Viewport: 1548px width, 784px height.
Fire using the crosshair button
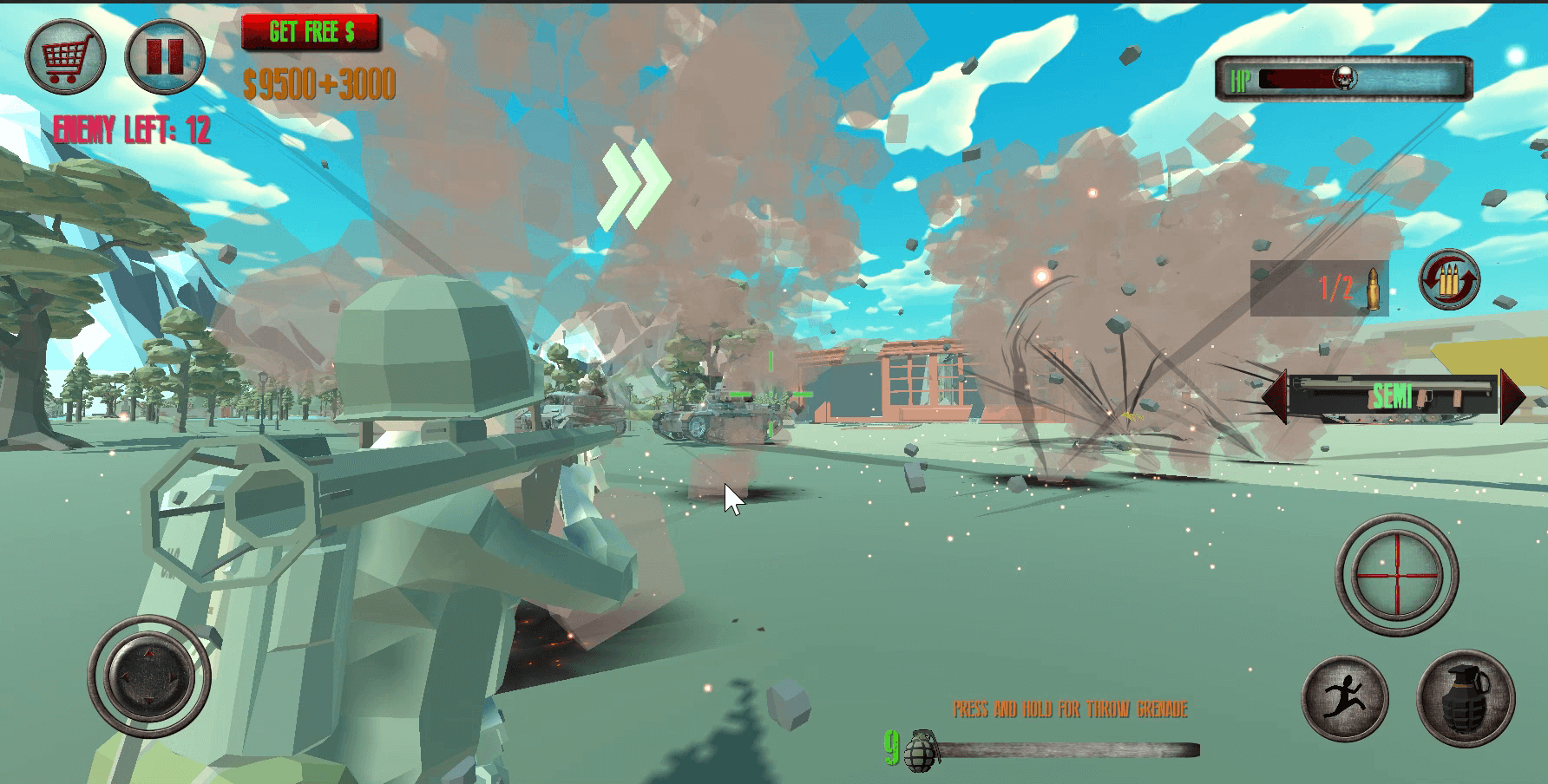coord(1396,575)
